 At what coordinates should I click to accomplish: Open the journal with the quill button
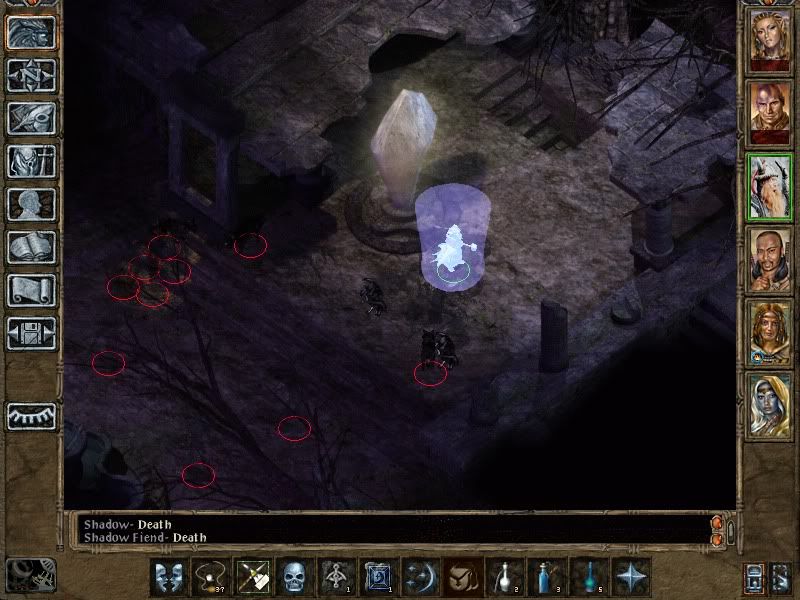[x=32, y=119]
